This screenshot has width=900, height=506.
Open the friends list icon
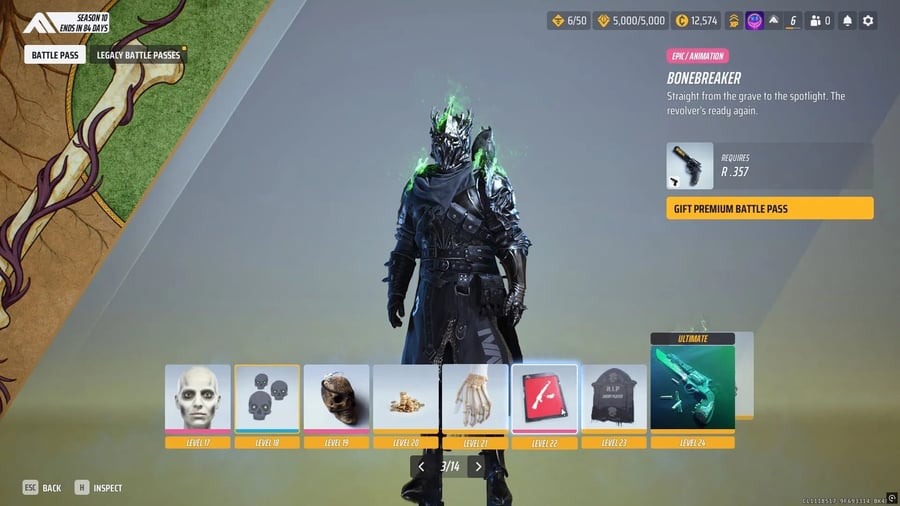point(820,20)
